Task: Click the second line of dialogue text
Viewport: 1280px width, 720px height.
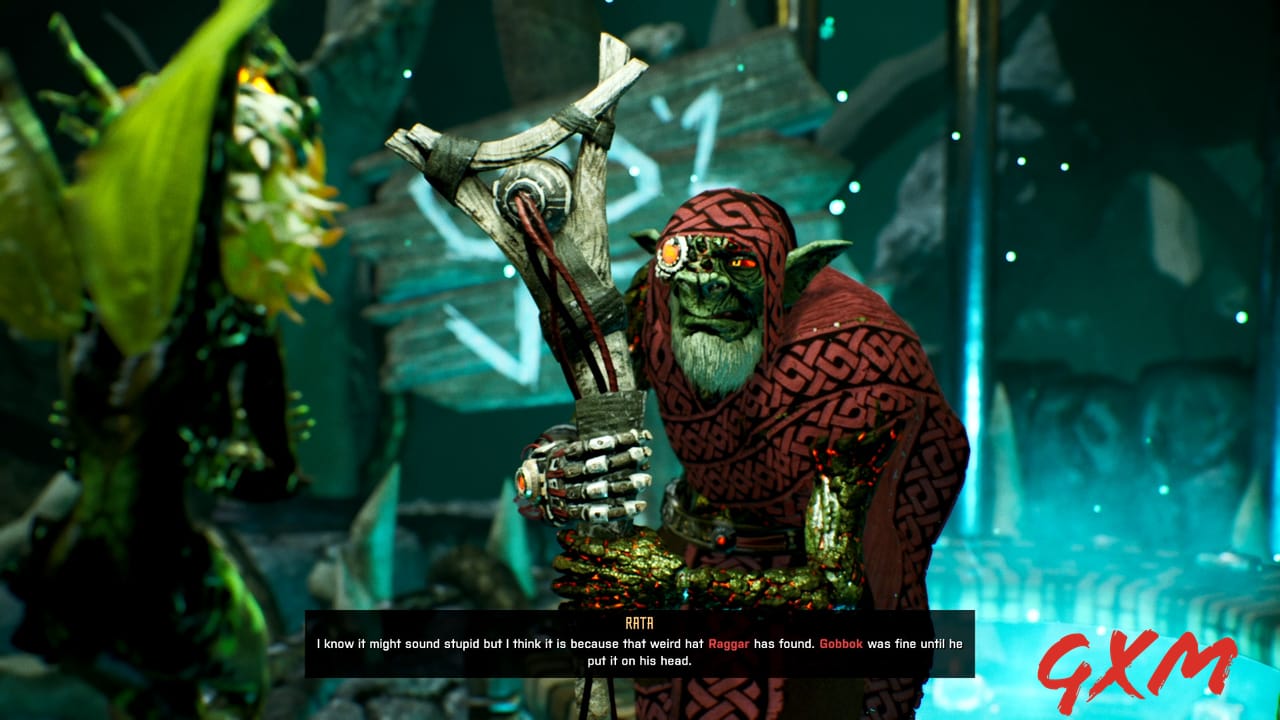Action: tap(640, 660)
